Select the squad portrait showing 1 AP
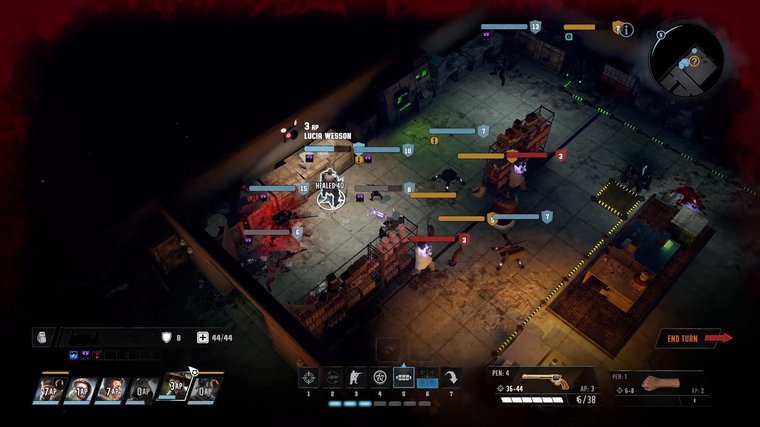760x427 pixels. [80, 389]
